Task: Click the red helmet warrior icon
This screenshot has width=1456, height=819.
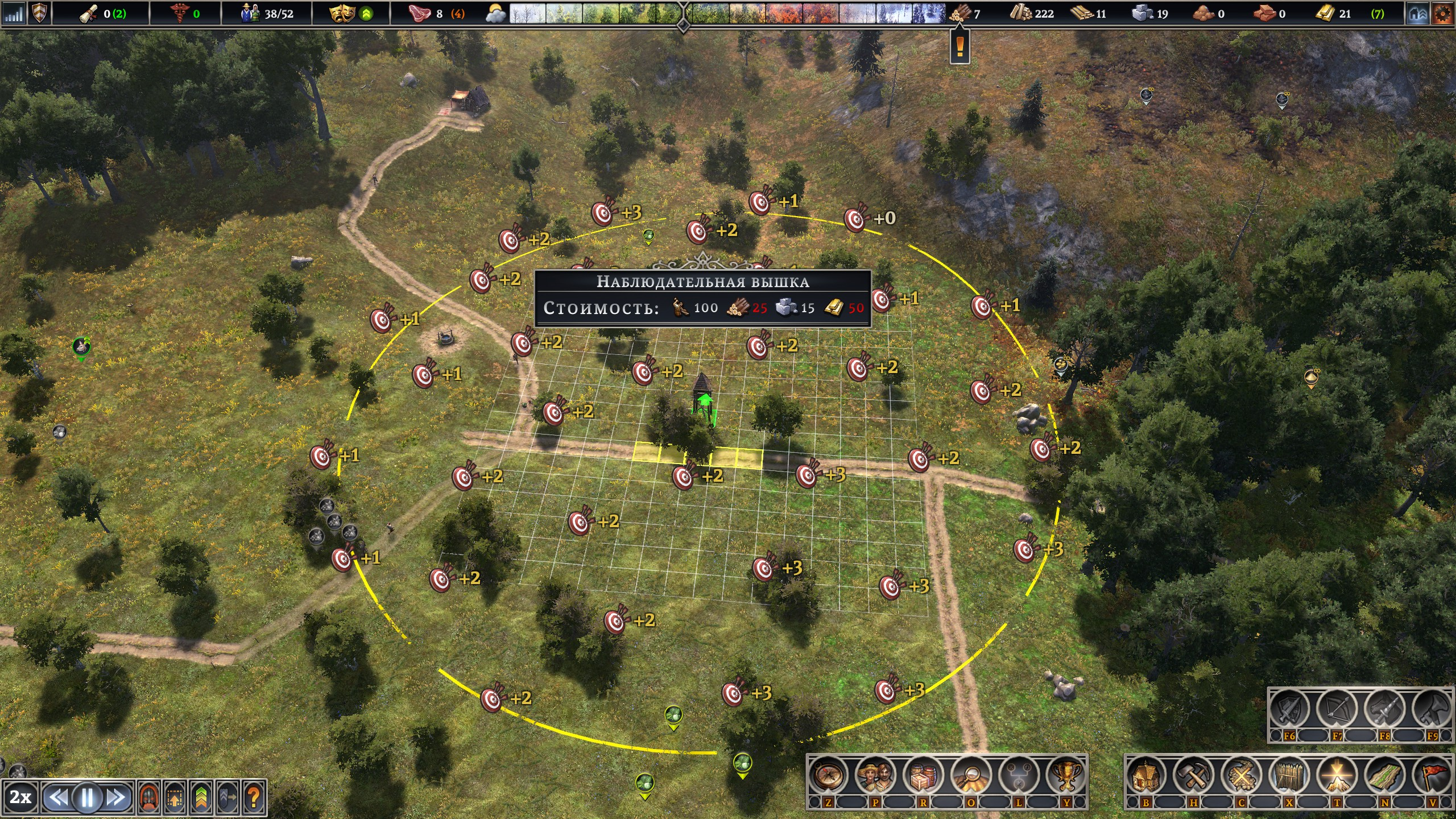Action: coord(149,798)
